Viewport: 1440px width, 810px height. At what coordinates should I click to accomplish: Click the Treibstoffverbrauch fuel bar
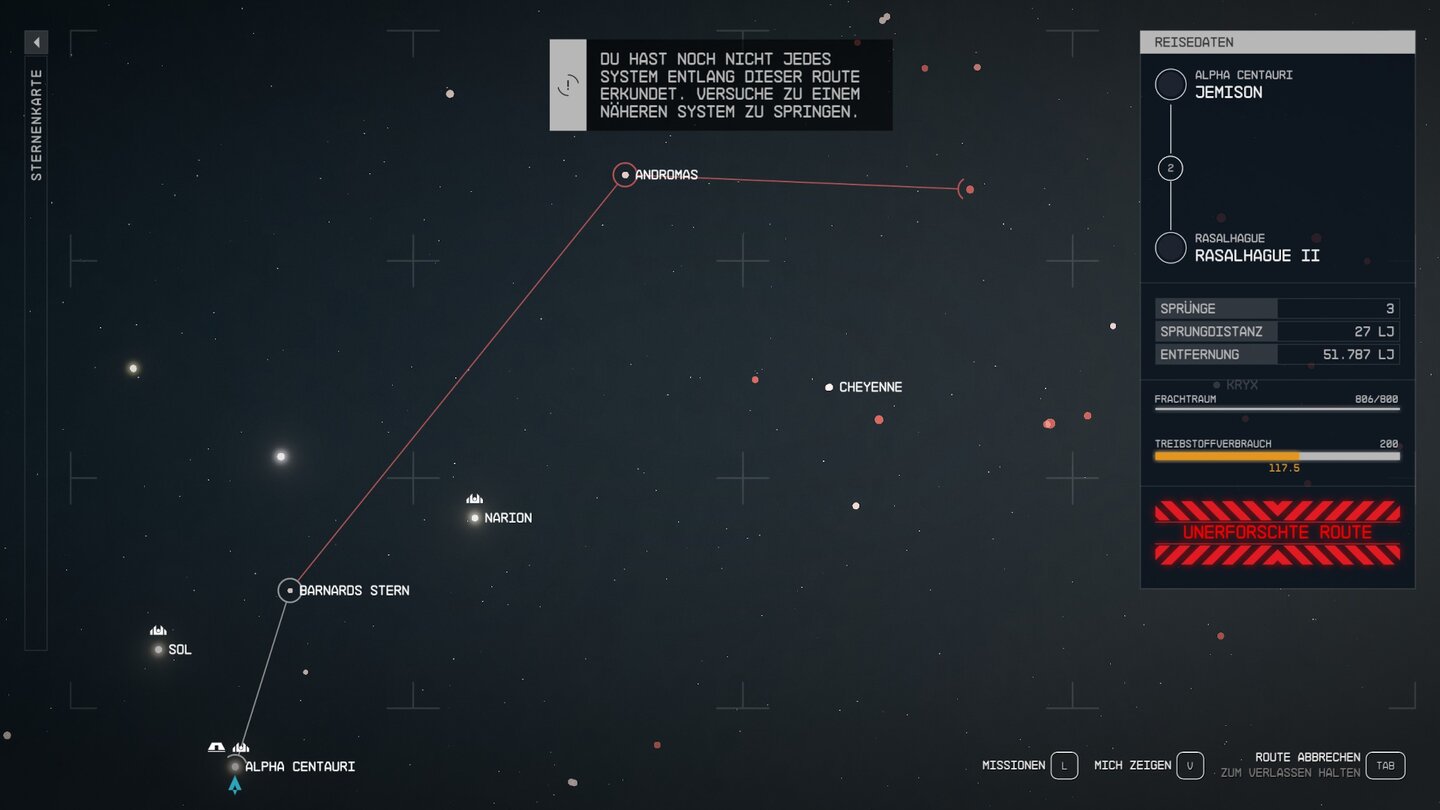[x=1276, y=455]
